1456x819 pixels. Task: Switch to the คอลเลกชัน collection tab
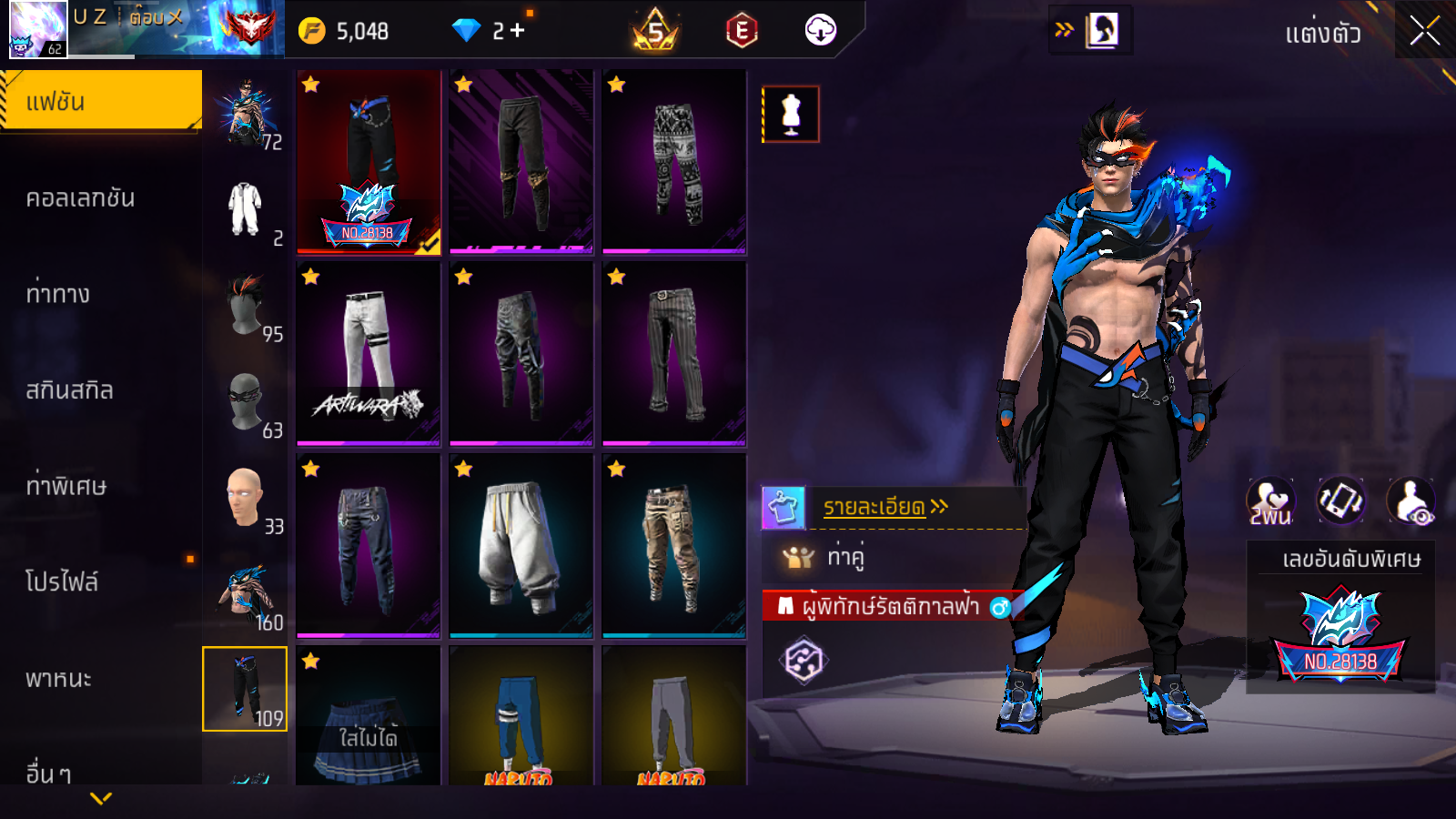tap(80, 198)
